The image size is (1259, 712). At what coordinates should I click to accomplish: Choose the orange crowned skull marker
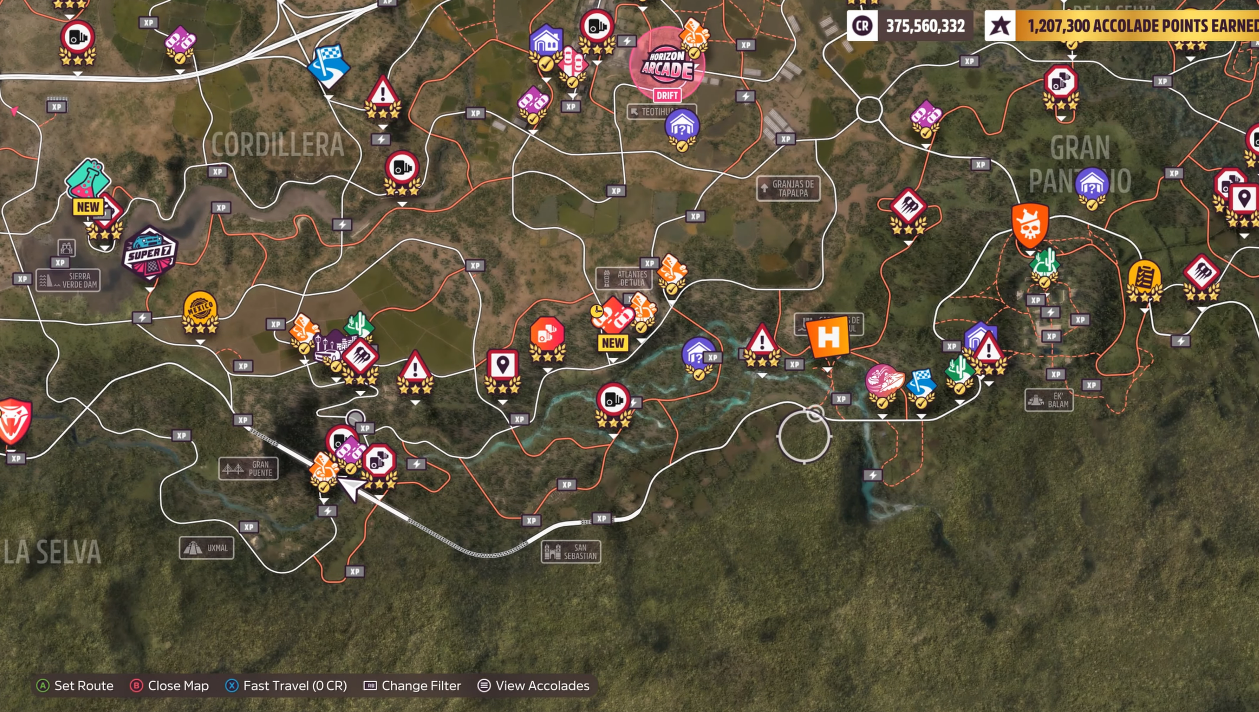click(x=1030, y=225)
